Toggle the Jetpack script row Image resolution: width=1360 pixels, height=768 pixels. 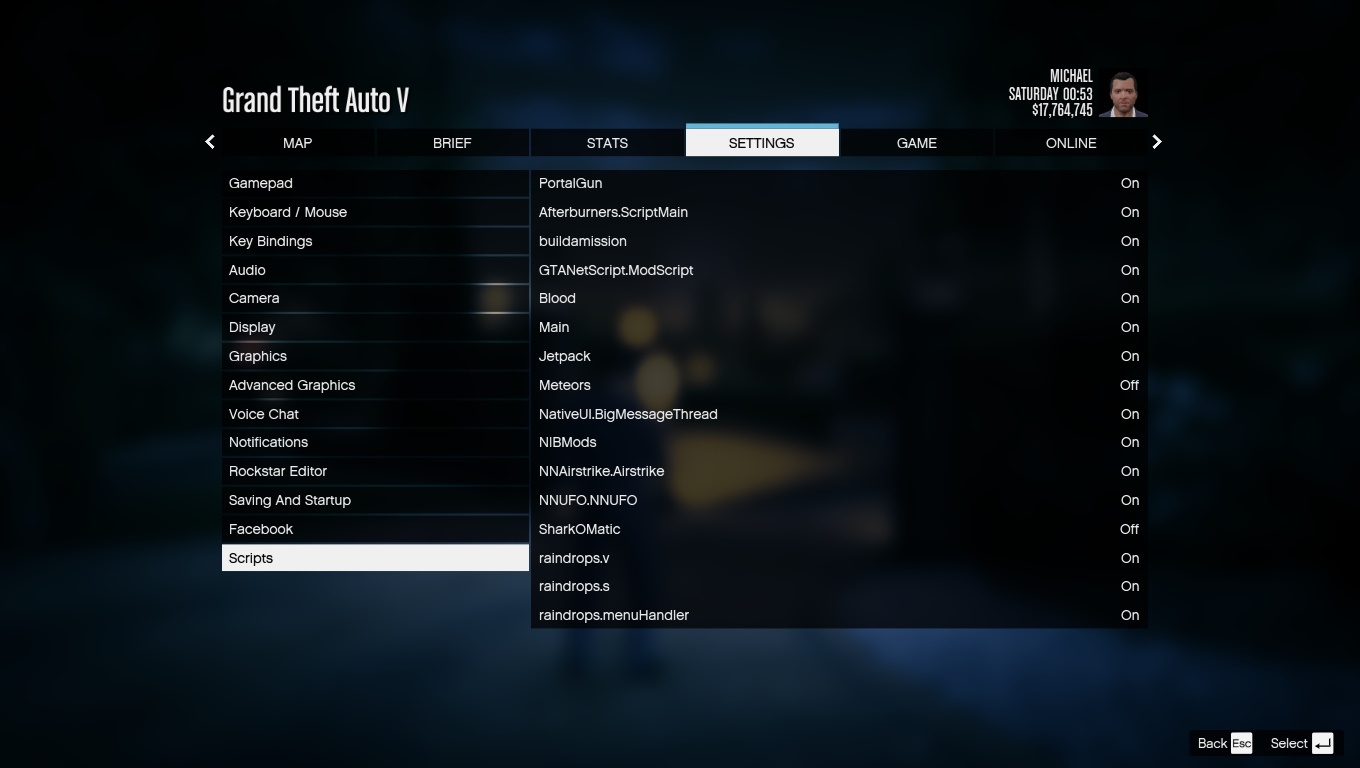[x=838, y=356]
